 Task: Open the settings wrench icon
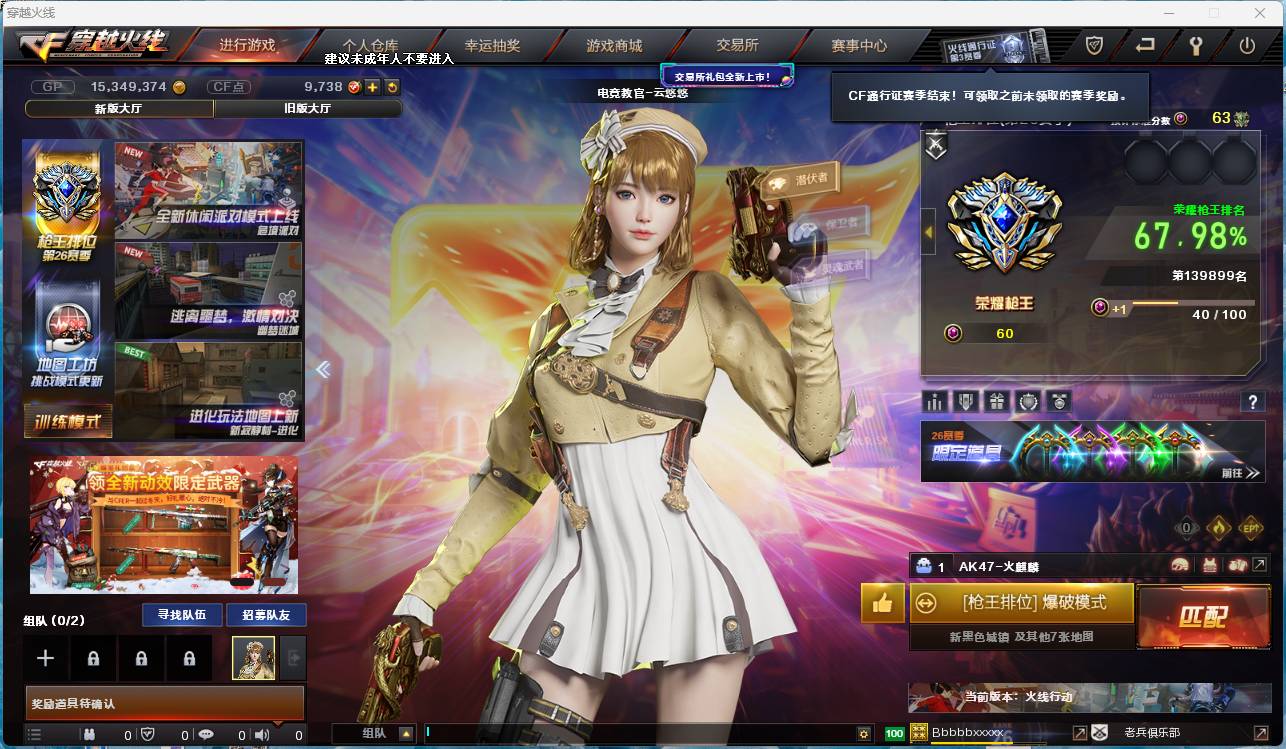coord(1196,45)
